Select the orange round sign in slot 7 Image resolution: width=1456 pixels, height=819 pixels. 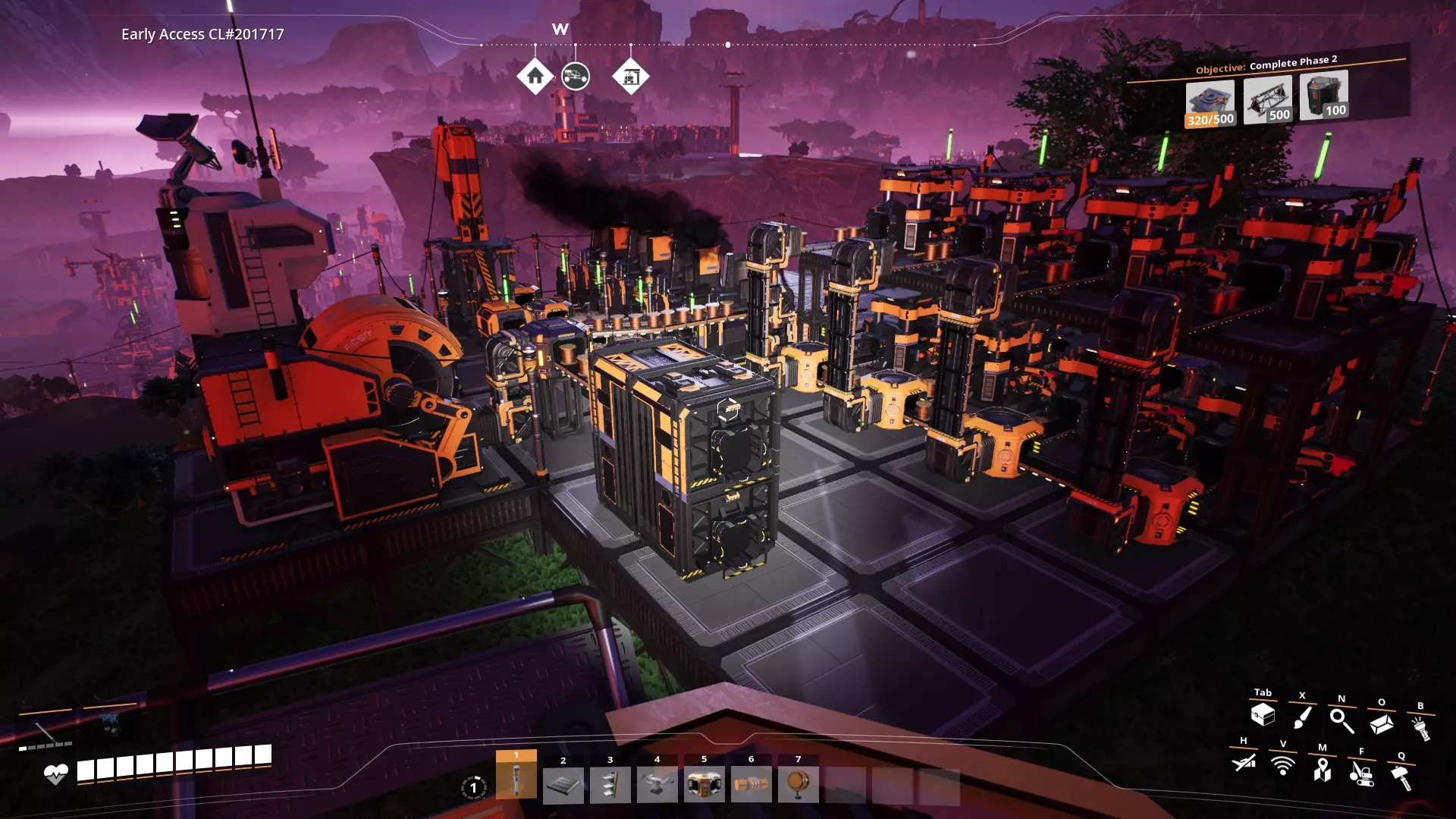[x=798, y=785]
